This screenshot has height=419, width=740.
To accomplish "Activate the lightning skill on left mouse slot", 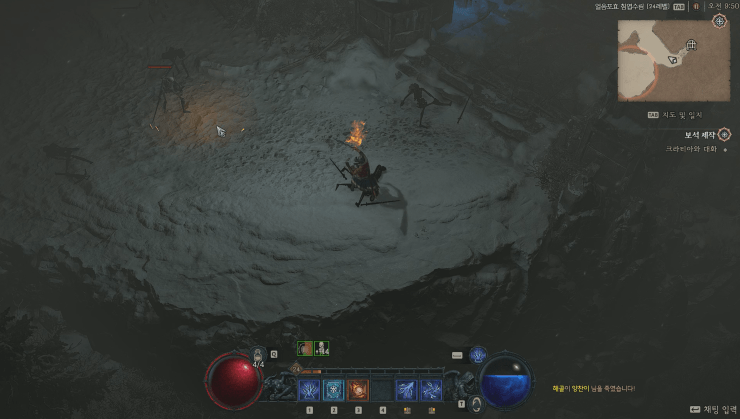I will (407, 389).
